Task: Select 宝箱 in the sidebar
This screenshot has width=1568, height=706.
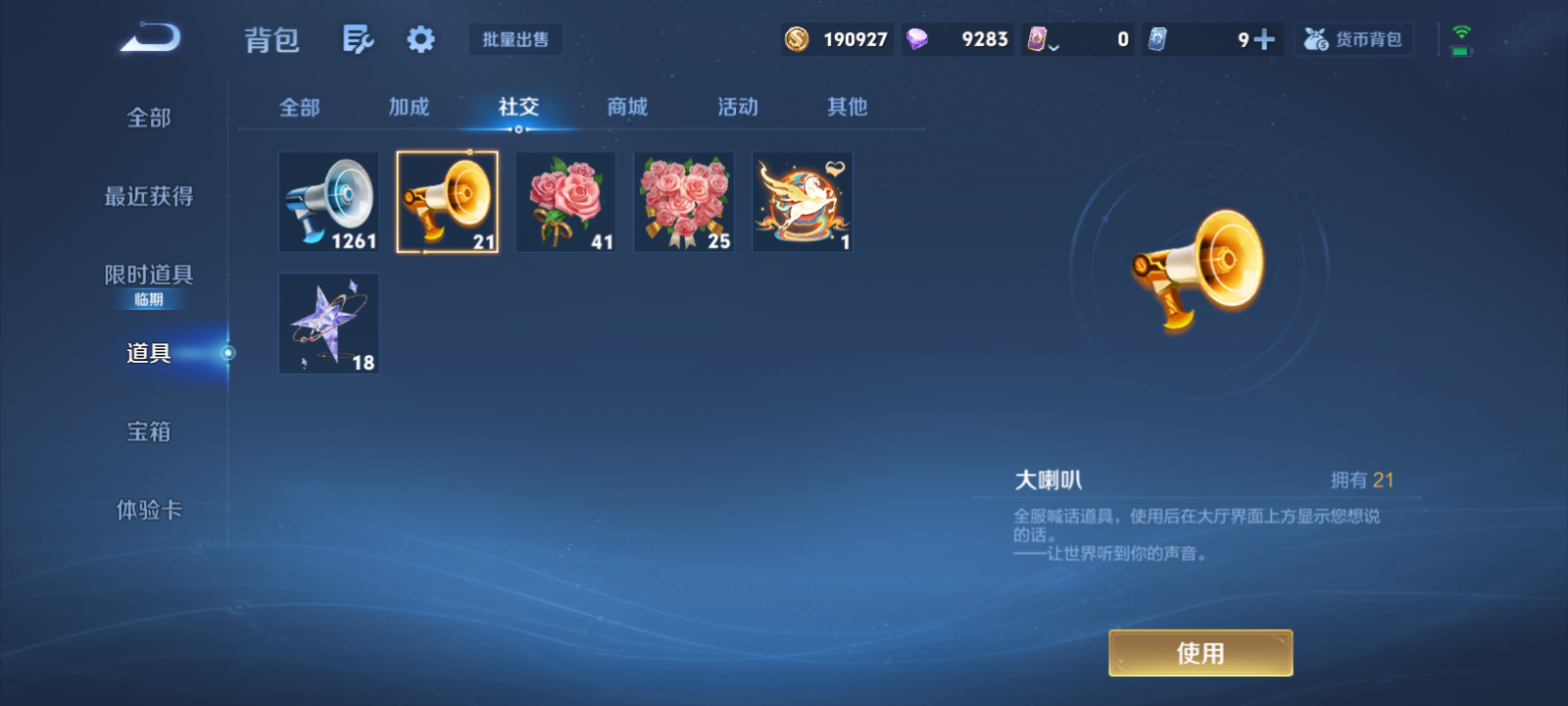Action: [x=150, y=431]
